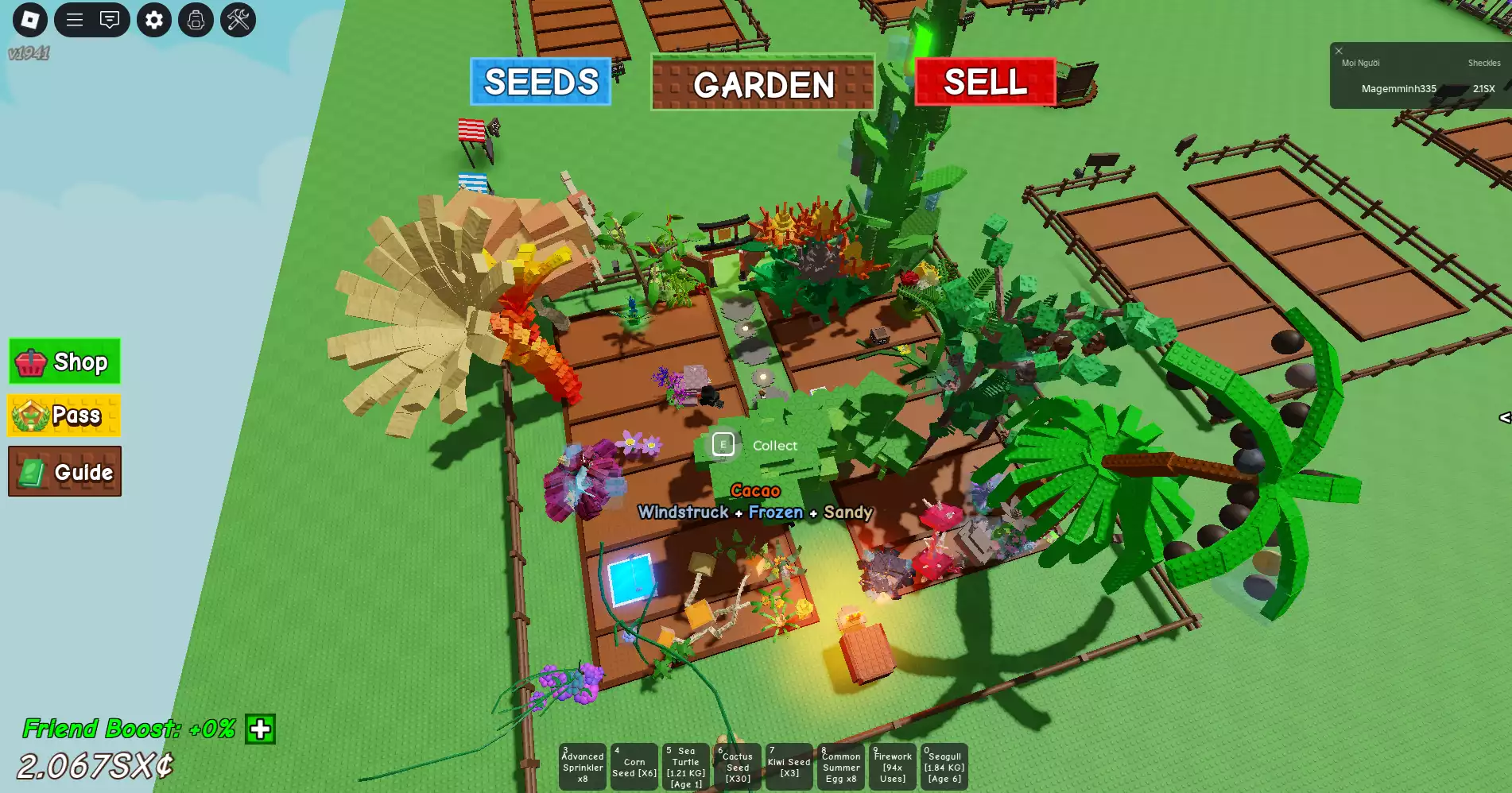The width and height of the screenshot is (1512, 793).
Task: Equip the Cactus Seed hotbar slot
Action: click(x=738, y=767)
